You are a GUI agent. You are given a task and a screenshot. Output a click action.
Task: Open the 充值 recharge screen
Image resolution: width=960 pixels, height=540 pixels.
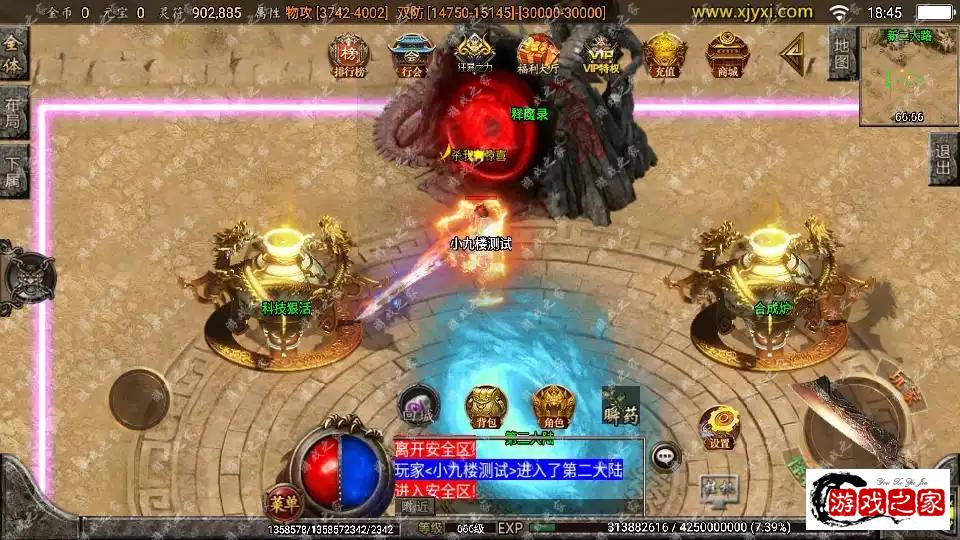pos(664,55)
